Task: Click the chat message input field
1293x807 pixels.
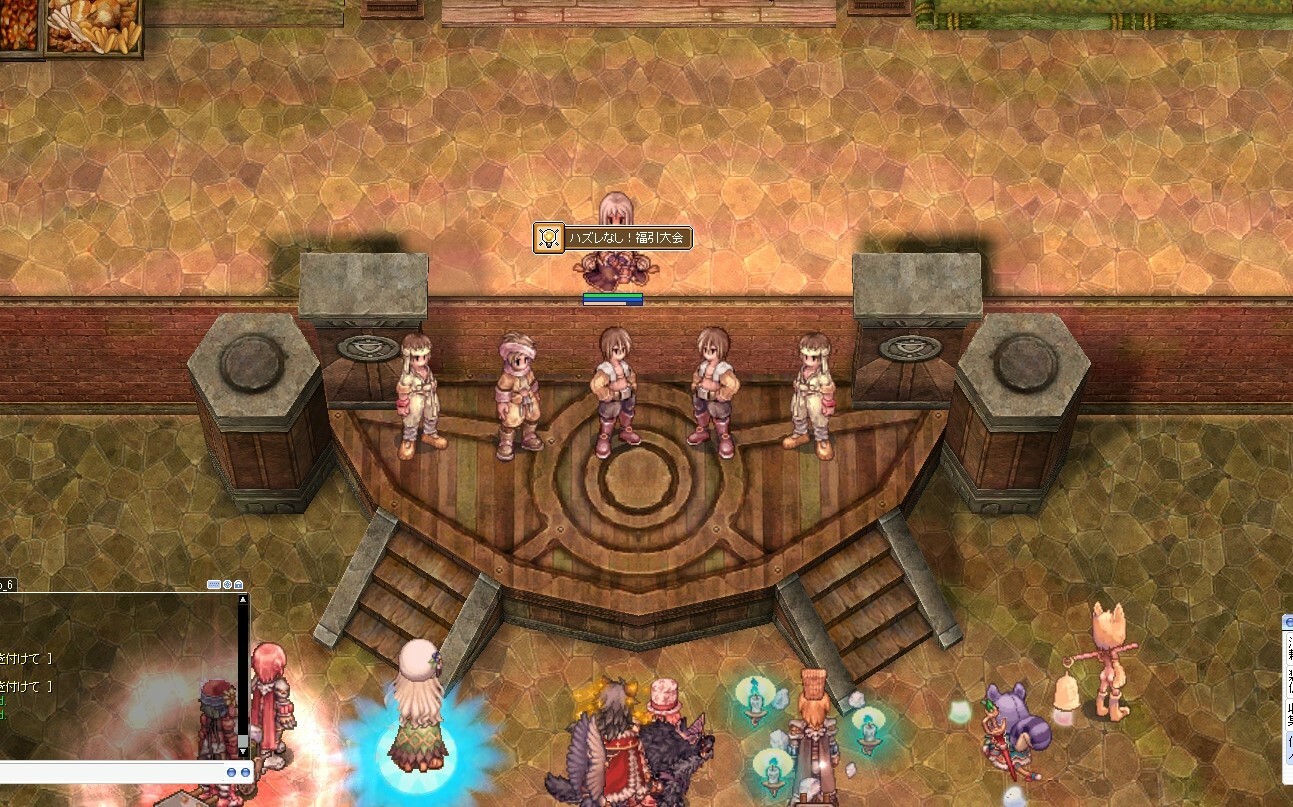Action: pos(110,773)
